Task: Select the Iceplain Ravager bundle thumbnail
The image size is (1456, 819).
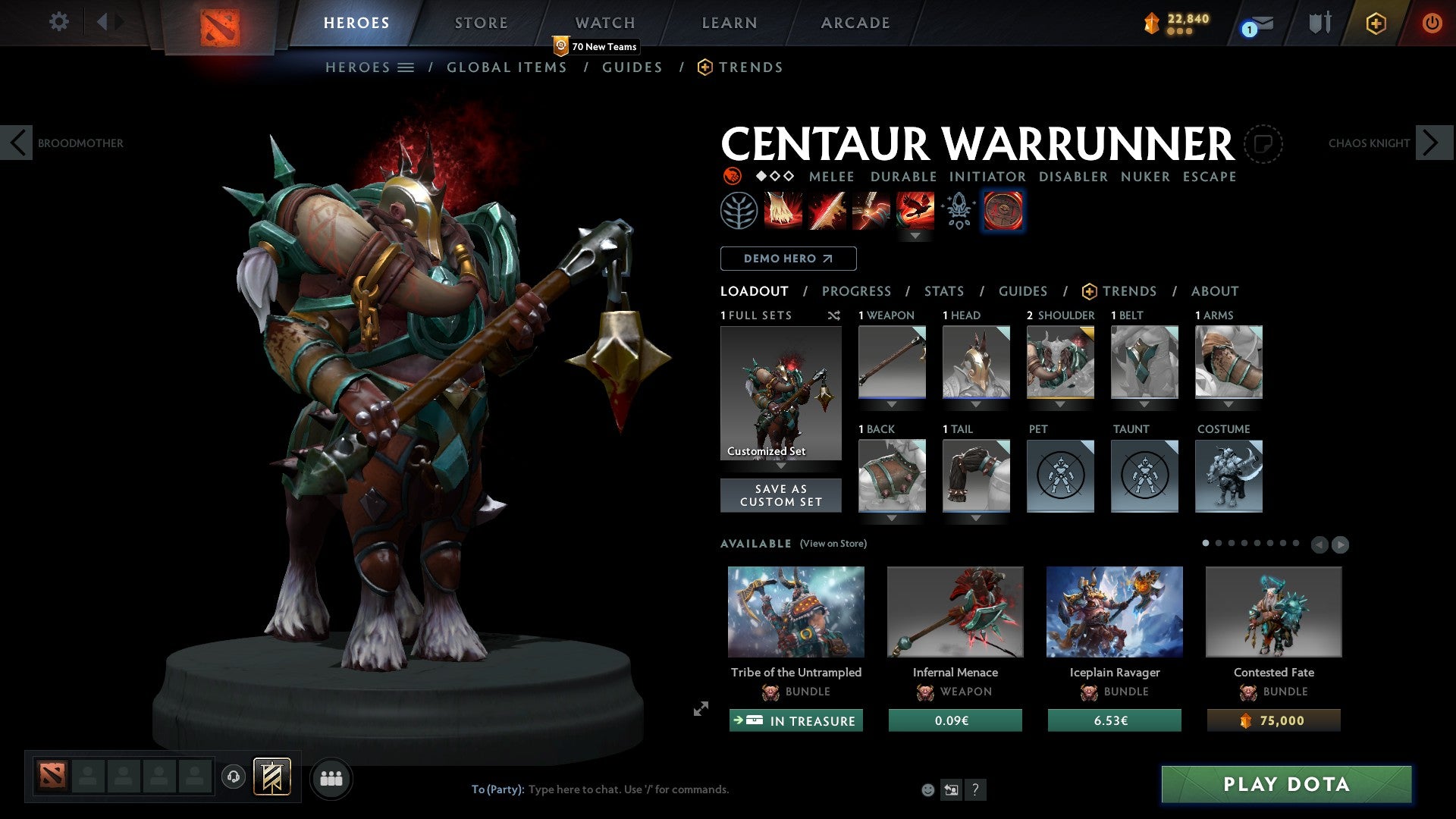Action: point(1114,611)
